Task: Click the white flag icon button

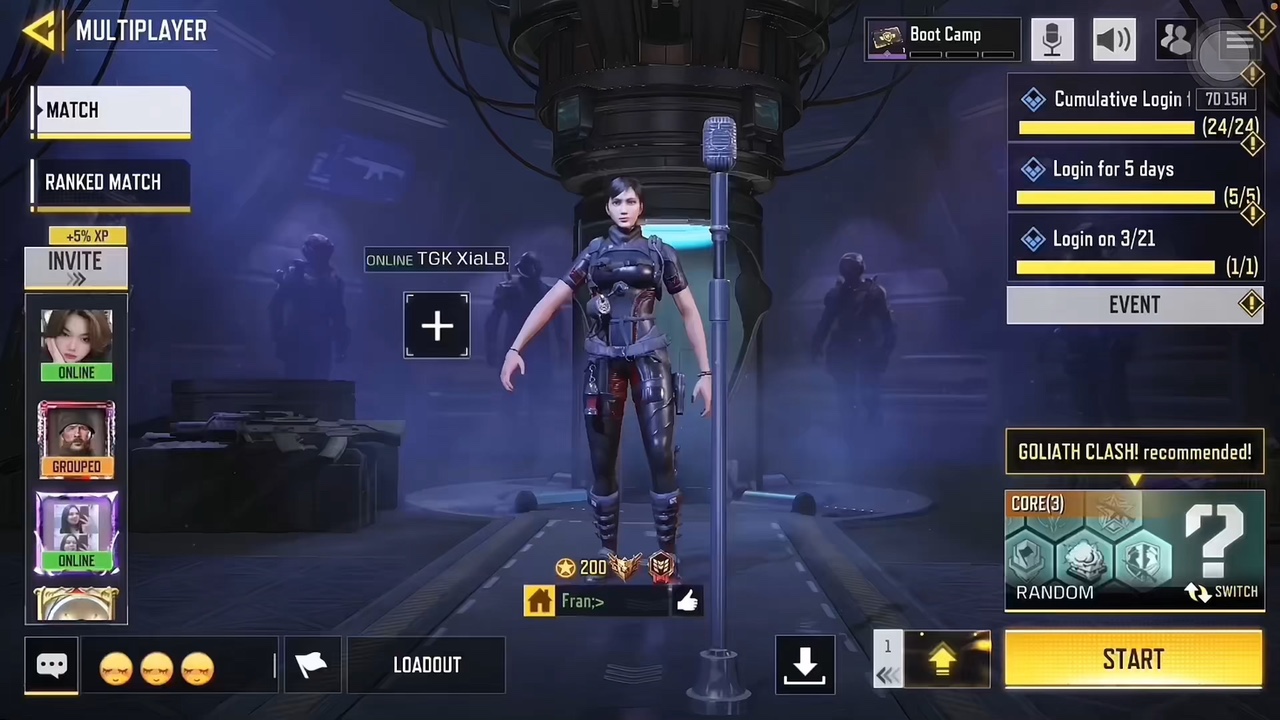Action: [x=312, y=665]
